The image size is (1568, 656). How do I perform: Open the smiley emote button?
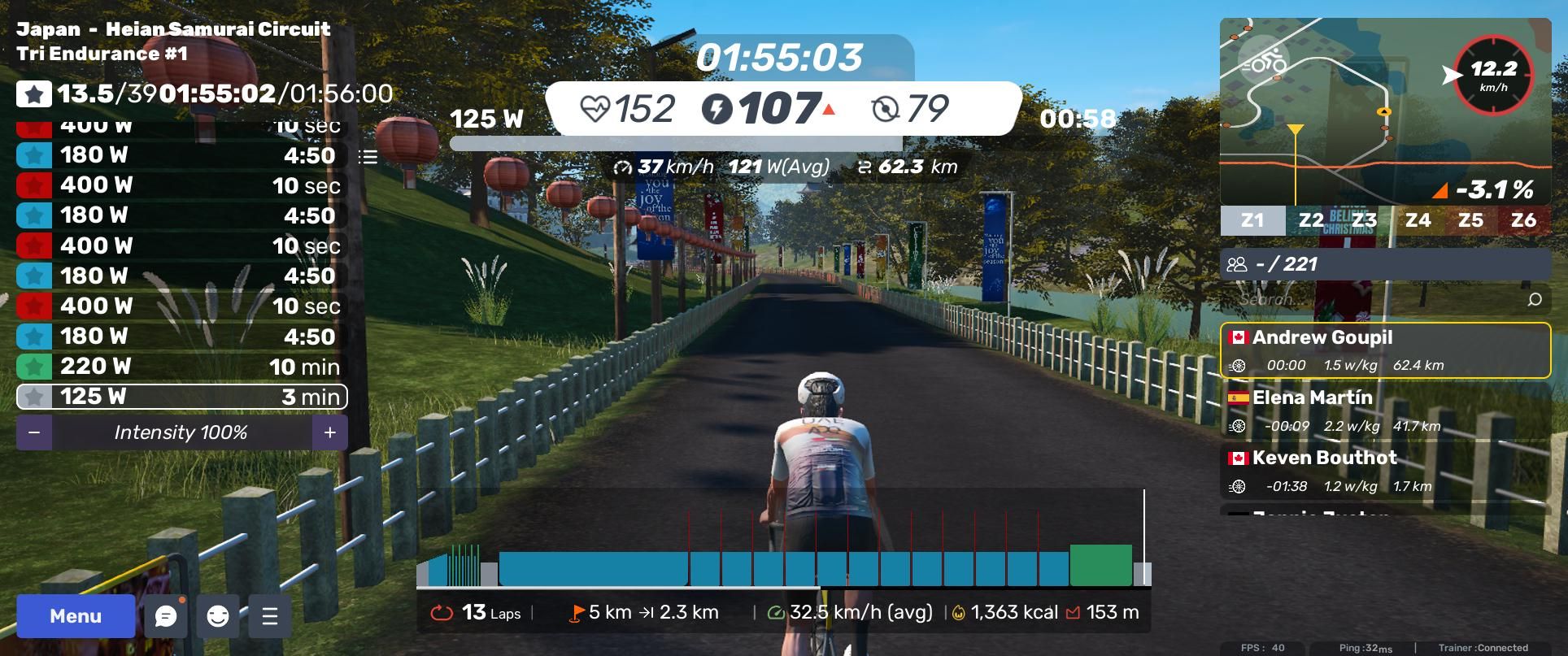point(218,616)
